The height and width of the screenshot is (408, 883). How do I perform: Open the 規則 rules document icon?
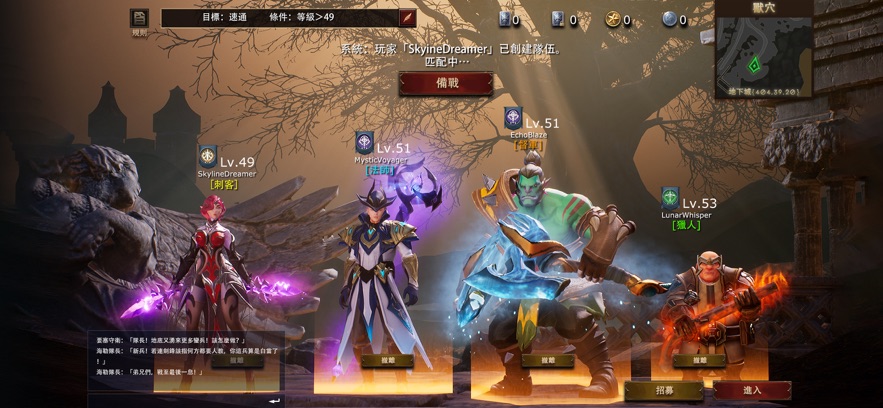pyautogui.click(x=139, y=19)
